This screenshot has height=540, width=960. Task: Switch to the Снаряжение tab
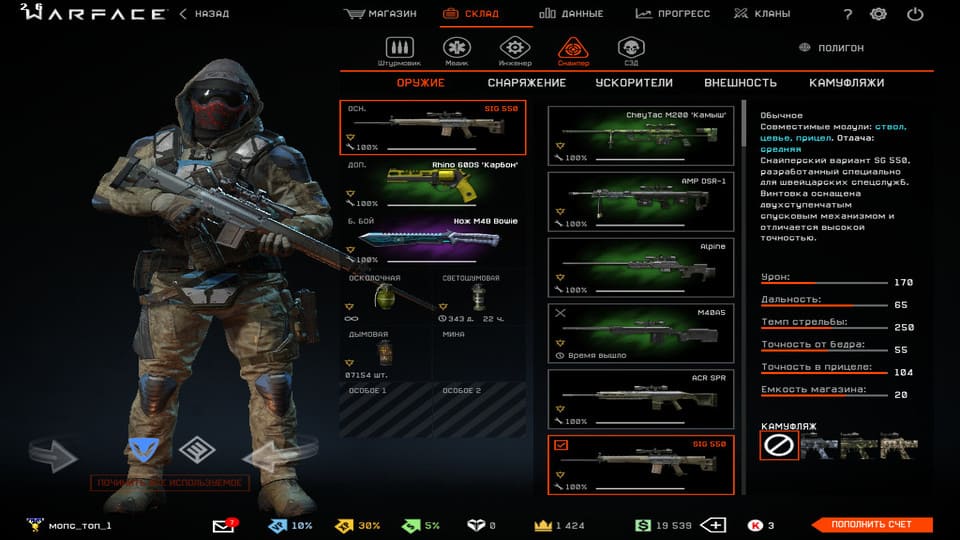[527, 83]
